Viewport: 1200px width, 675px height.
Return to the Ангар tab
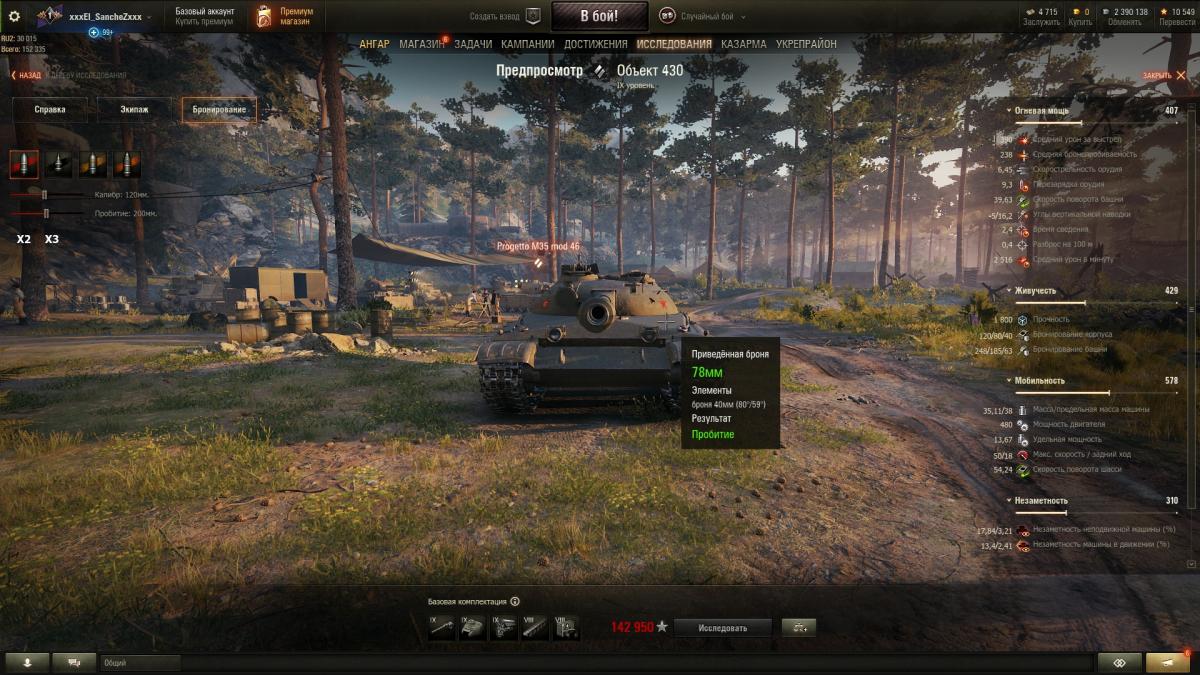coord(375,44)
